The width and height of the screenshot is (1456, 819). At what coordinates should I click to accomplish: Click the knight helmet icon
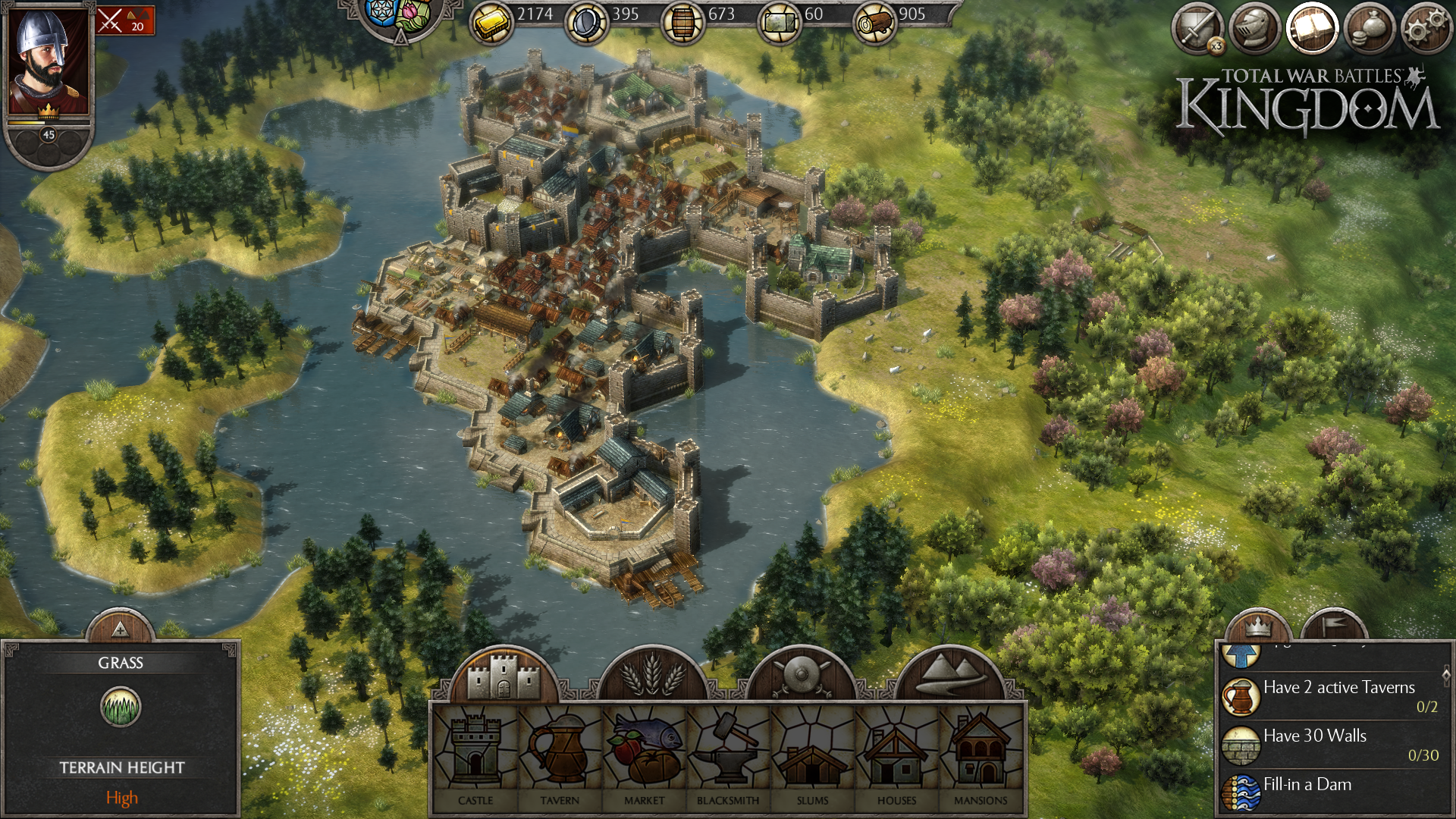click(1254, 30)
